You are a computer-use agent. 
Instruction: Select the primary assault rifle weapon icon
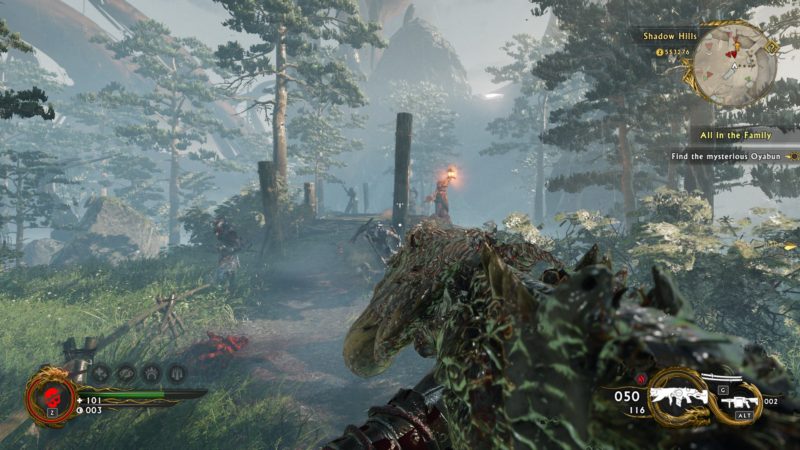[x=678, y=396]
